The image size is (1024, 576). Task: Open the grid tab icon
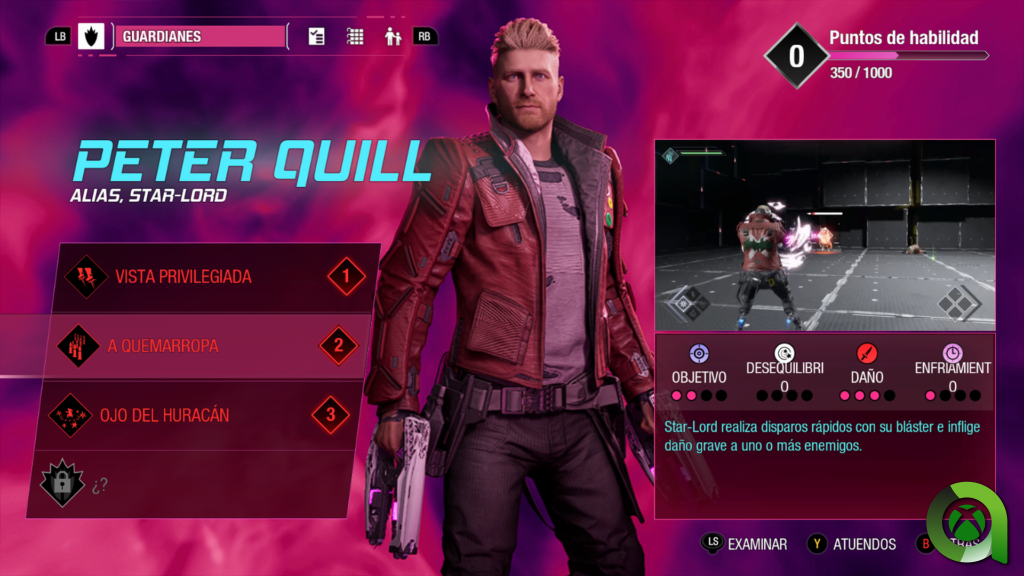coord(355,37)
